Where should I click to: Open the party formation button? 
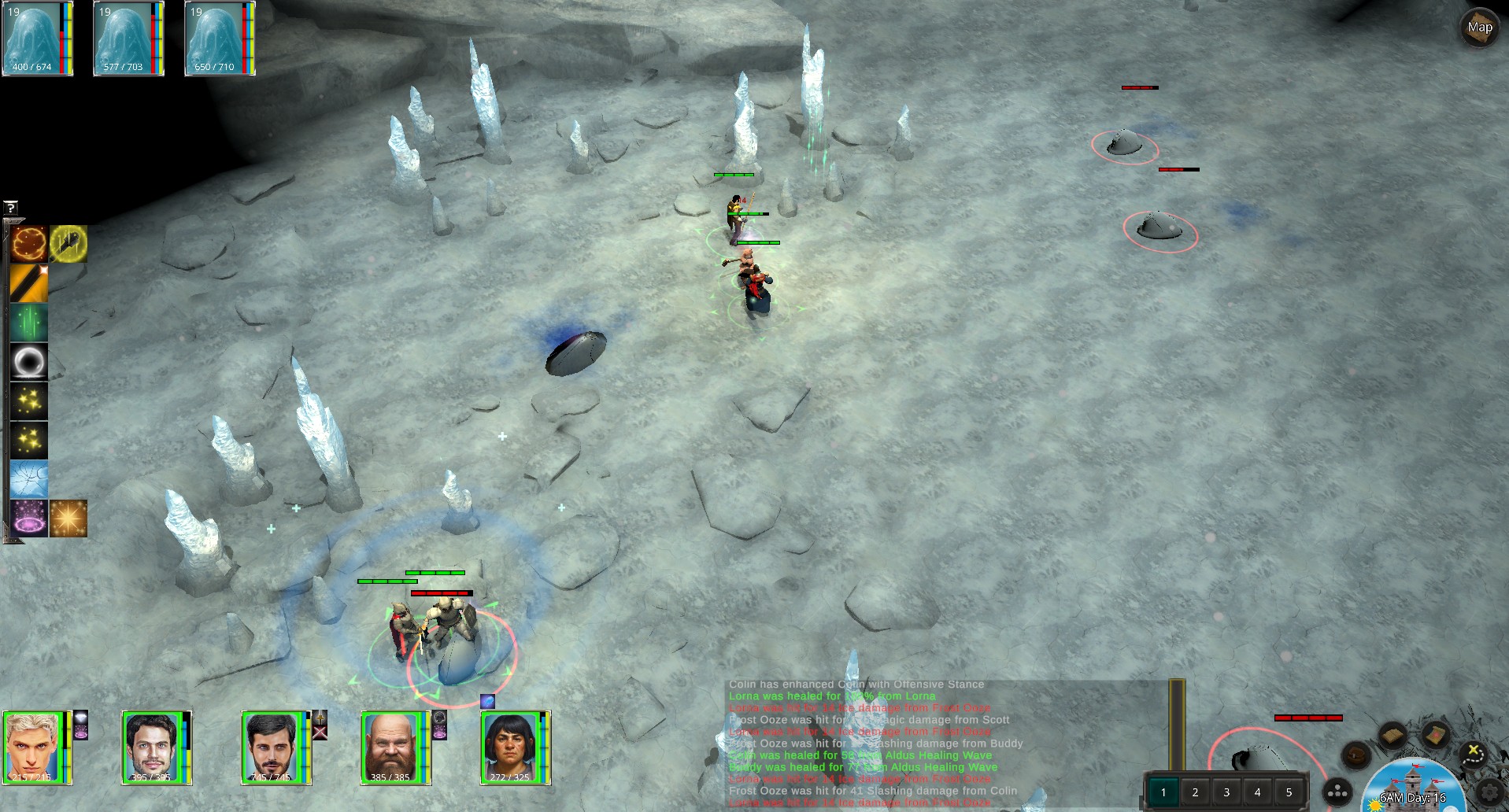pos(1337,792)
